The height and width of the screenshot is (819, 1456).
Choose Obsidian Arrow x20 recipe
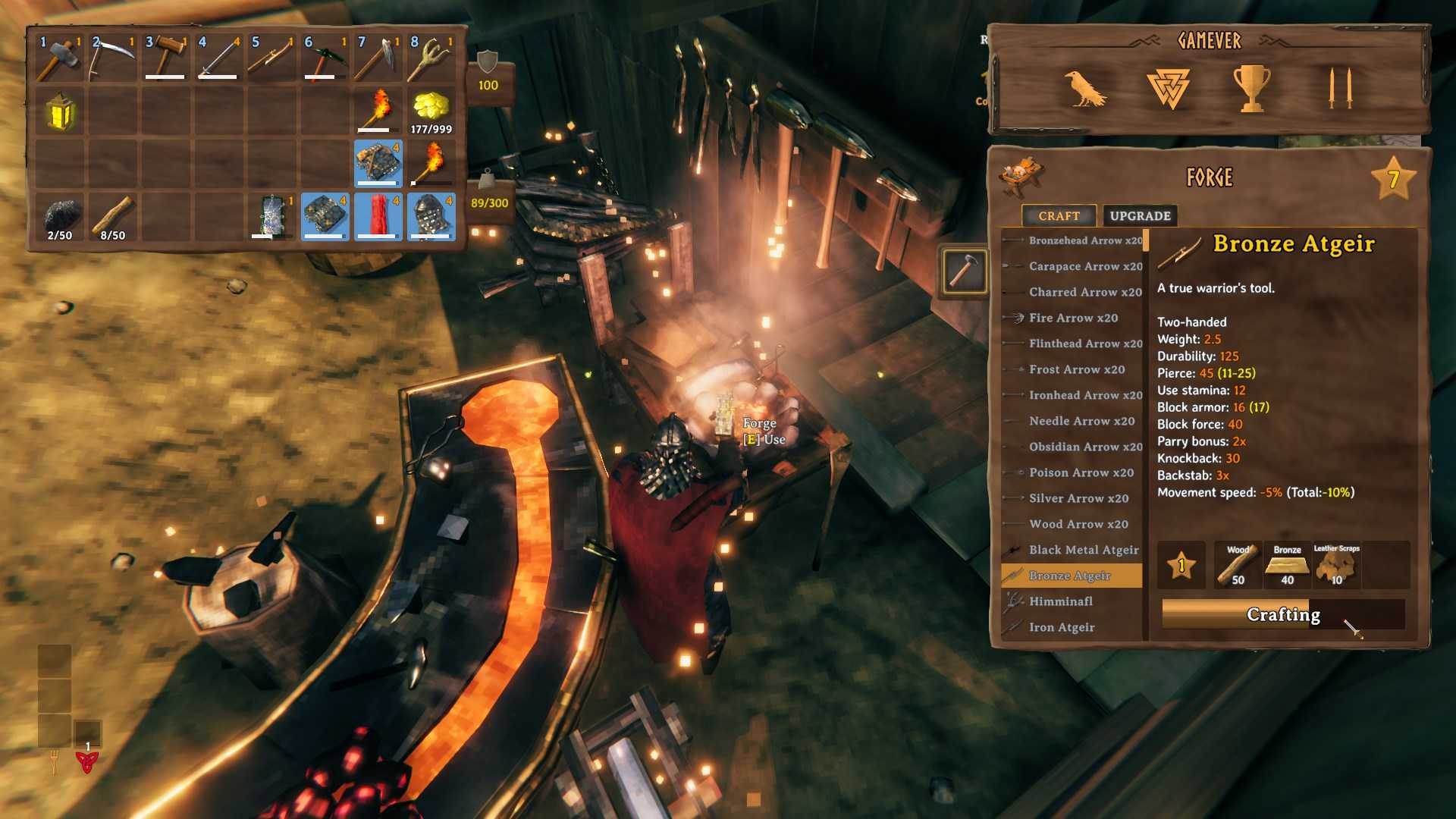(x=1084, y=447)
